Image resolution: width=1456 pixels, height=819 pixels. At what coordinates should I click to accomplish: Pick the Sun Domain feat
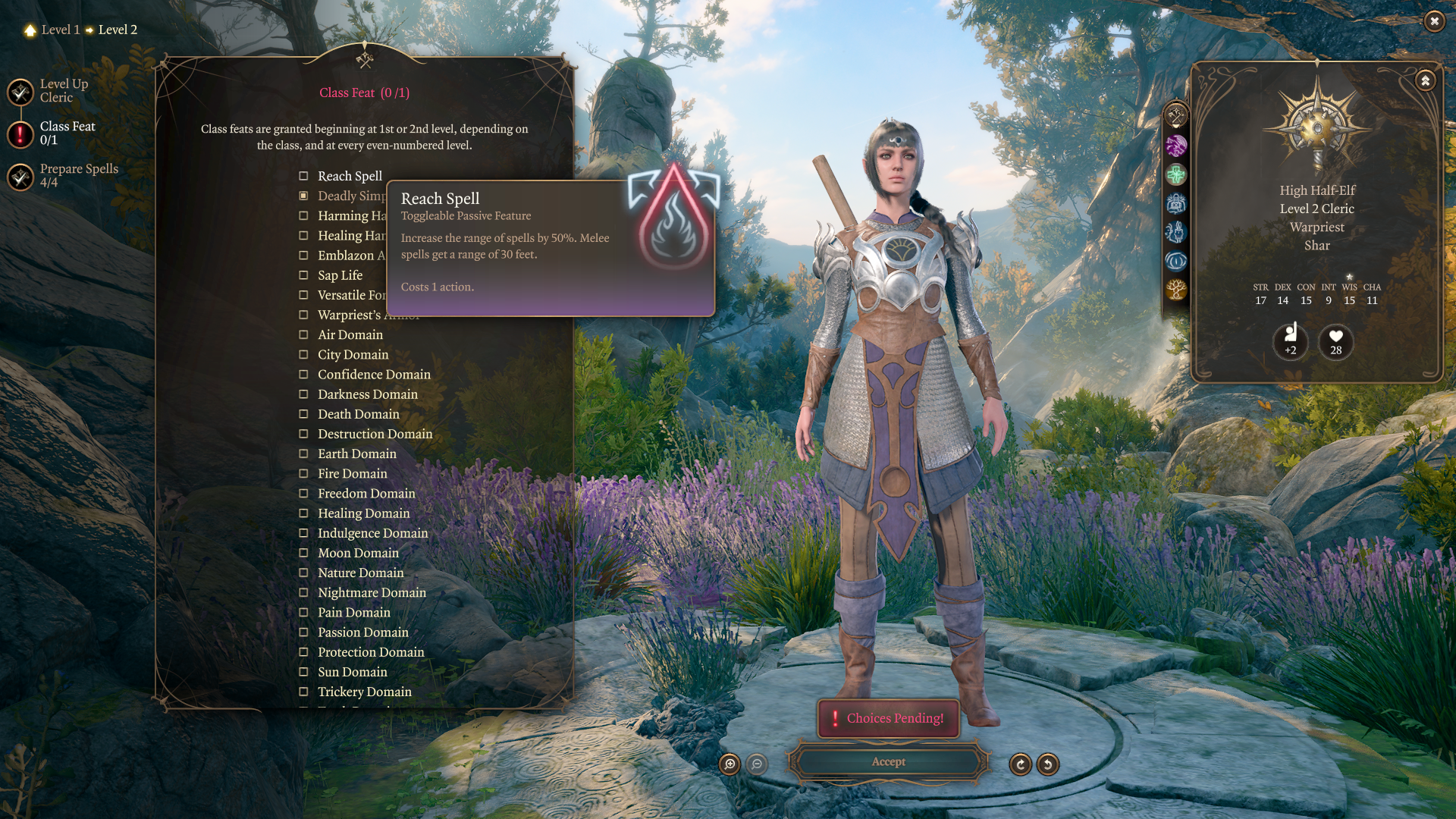click(303, 672)
